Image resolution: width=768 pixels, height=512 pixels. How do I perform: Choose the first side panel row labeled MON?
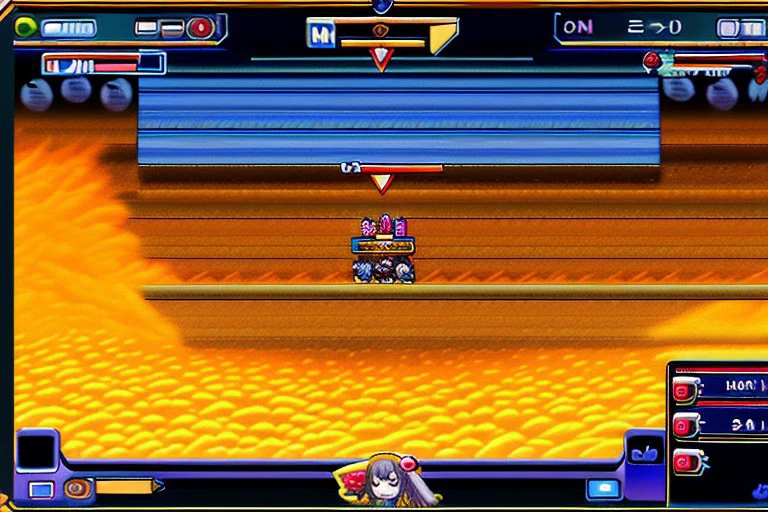(718, 386)
